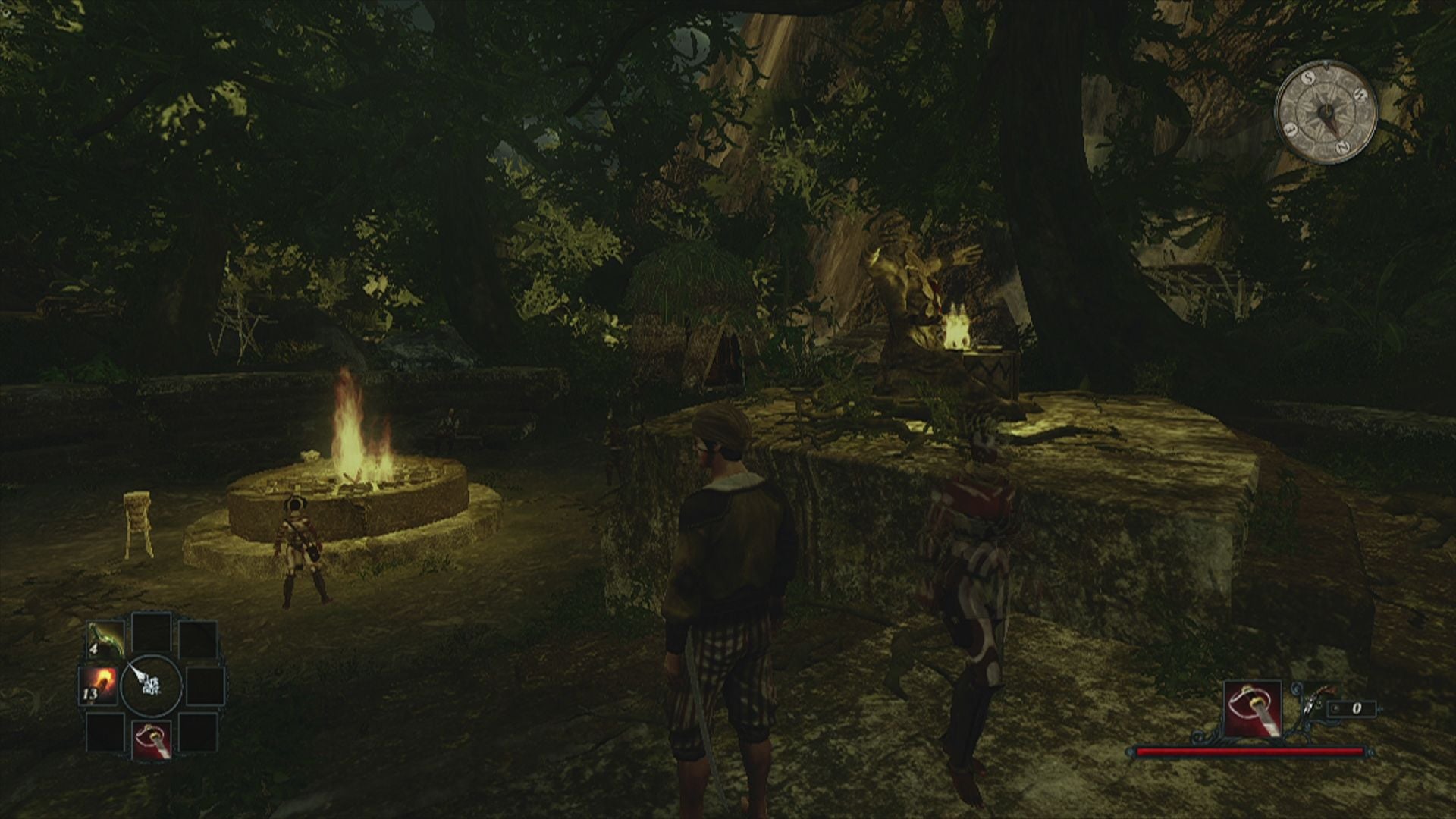Image resolution: width=1456 pixels, height=819 pixels.
Task: Select the green item slot showing count 4
Action: (x=105, y=641)
